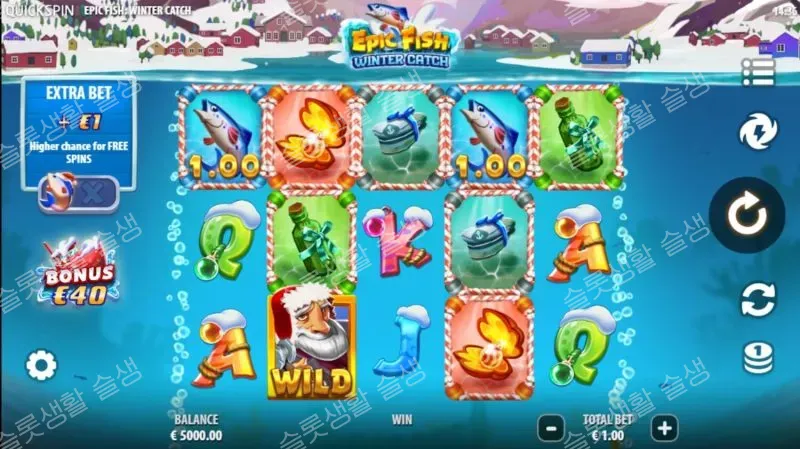The image size is (800, 449).
Task: Spin the reels with the large spin button
Action: point(746,215)
